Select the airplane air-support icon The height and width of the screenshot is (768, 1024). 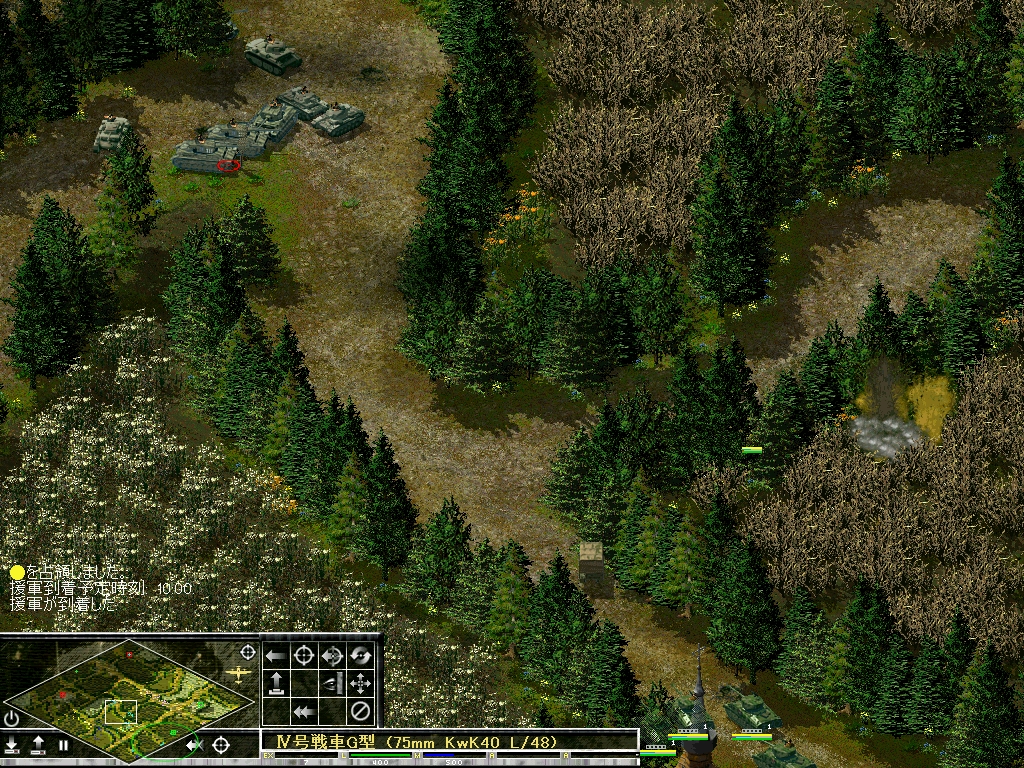point(238,674)
